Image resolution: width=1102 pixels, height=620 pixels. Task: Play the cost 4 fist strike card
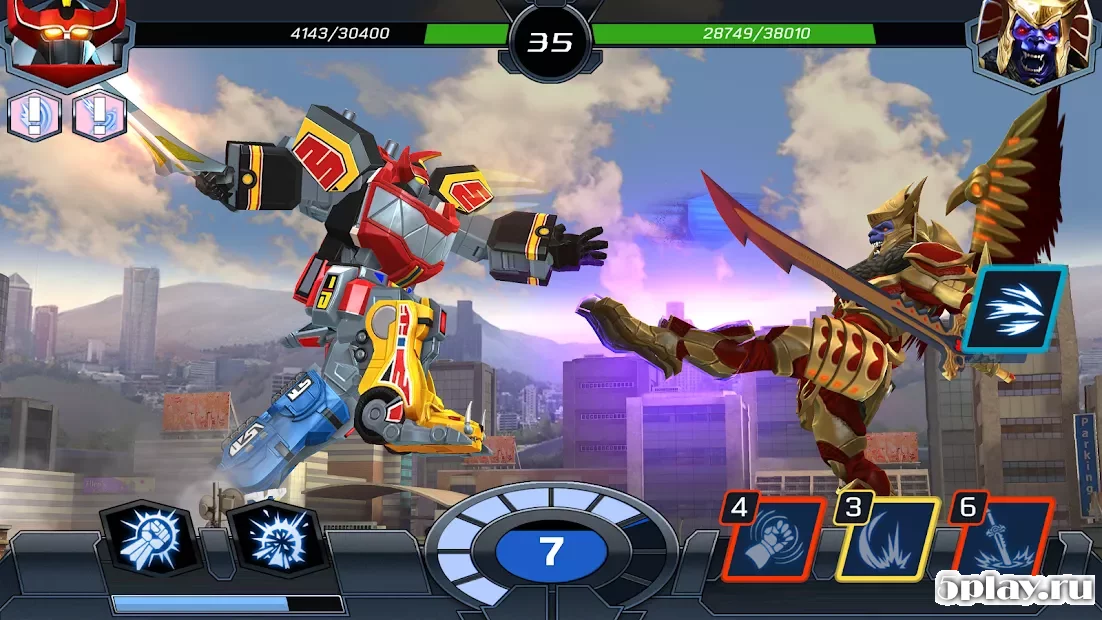click(774, 540)
